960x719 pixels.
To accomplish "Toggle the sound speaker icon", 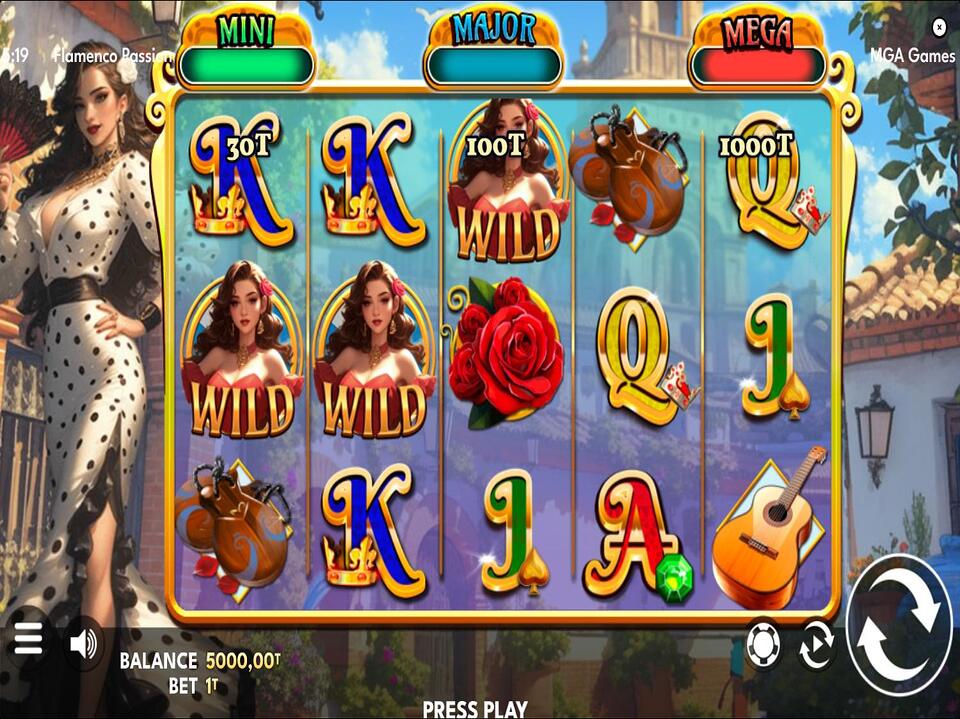I will (84, 644).
